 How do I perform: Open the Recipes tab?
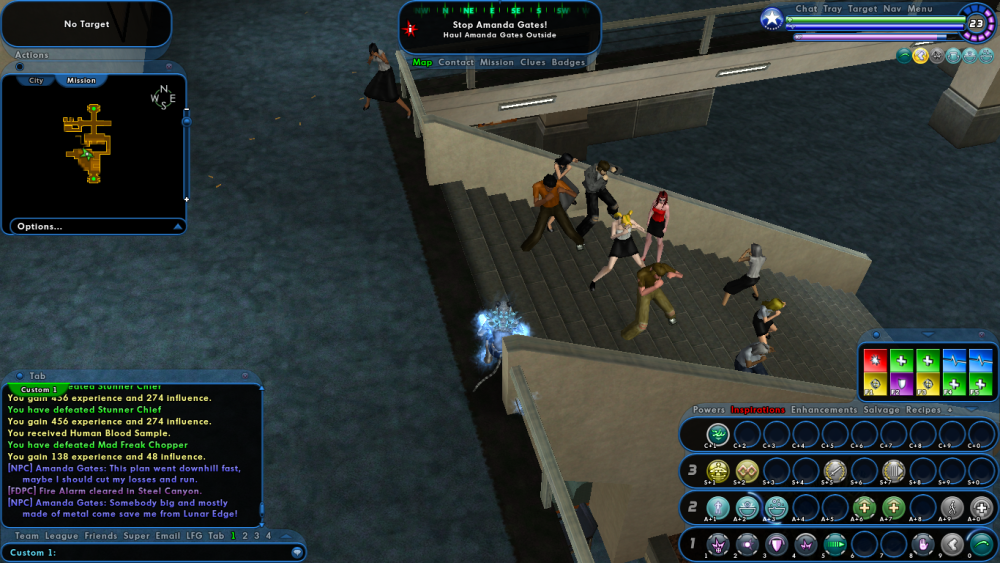(923, 410)
